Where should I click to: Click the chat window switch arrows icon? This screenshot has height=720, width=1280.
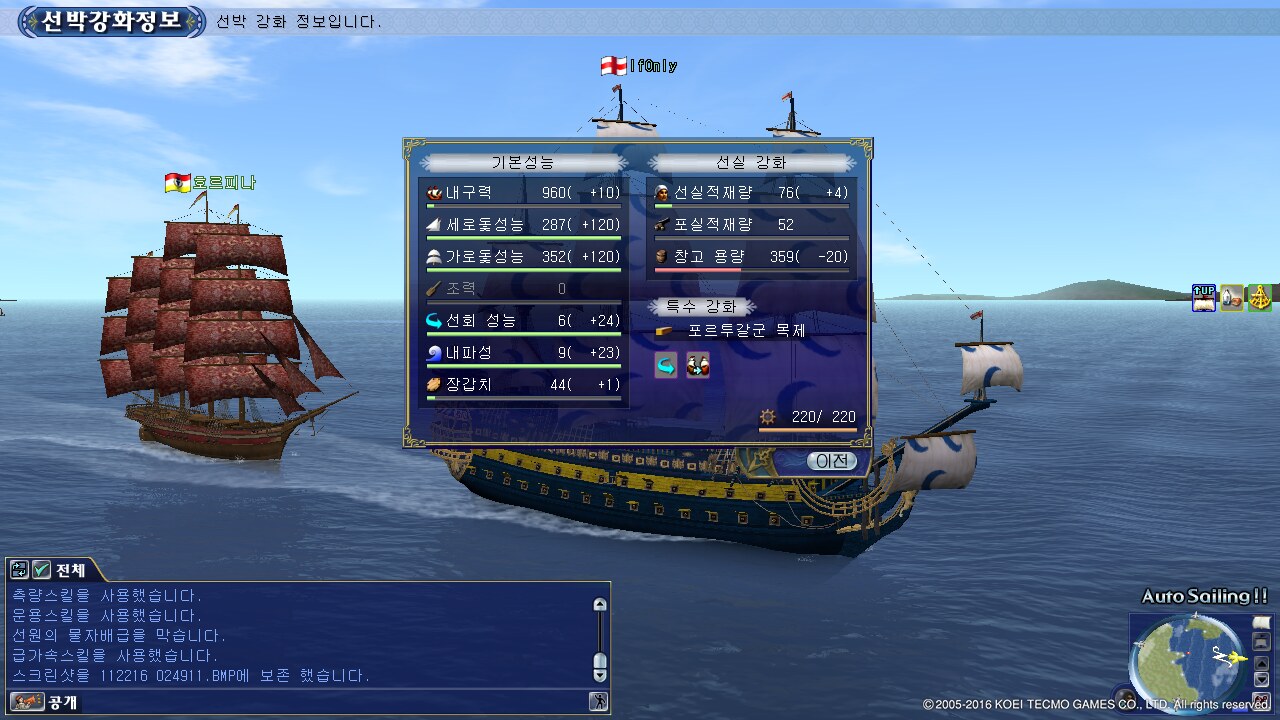[x=19, y=570]
